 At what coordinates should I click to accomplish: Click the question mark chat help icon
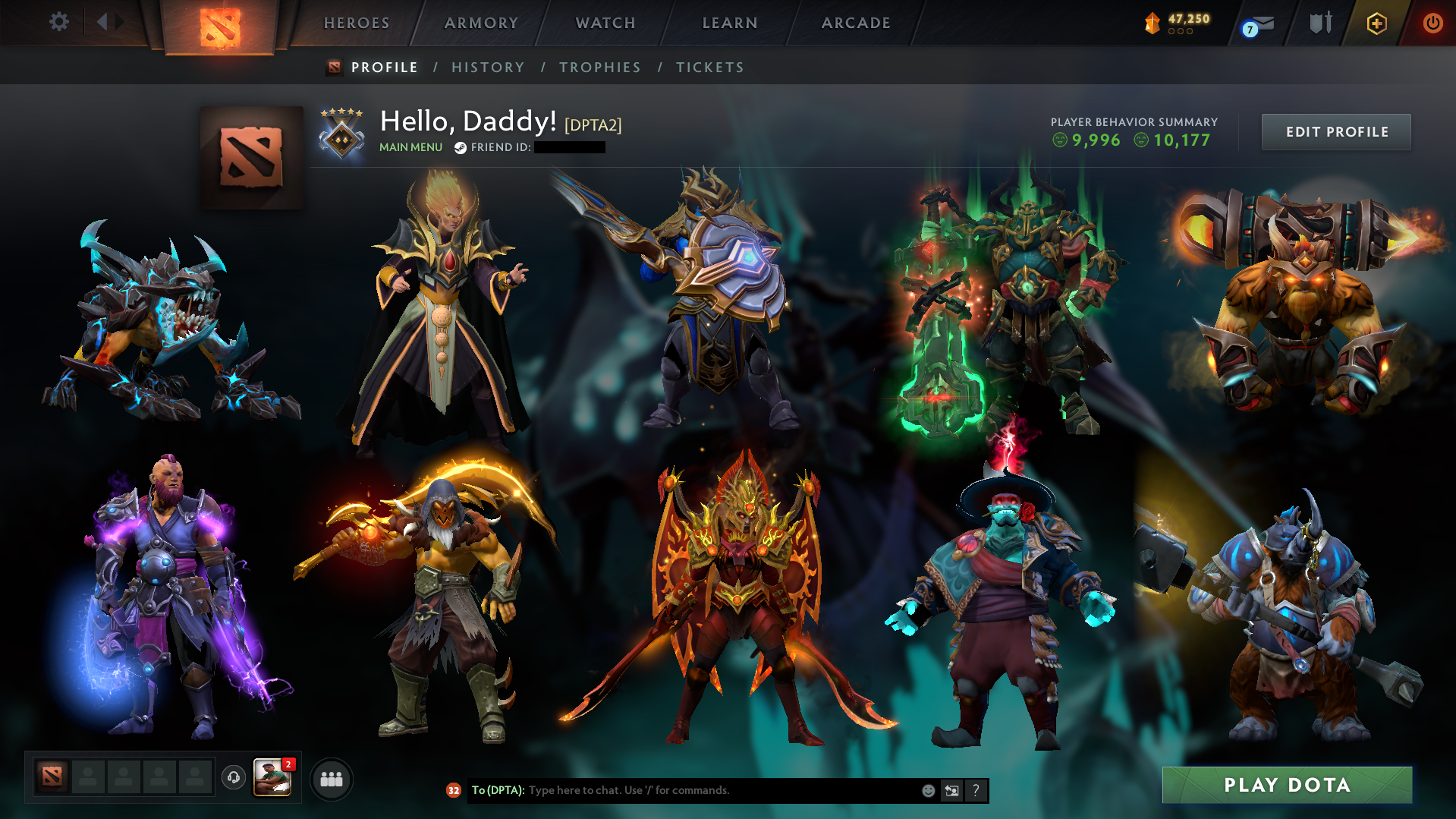976,790
